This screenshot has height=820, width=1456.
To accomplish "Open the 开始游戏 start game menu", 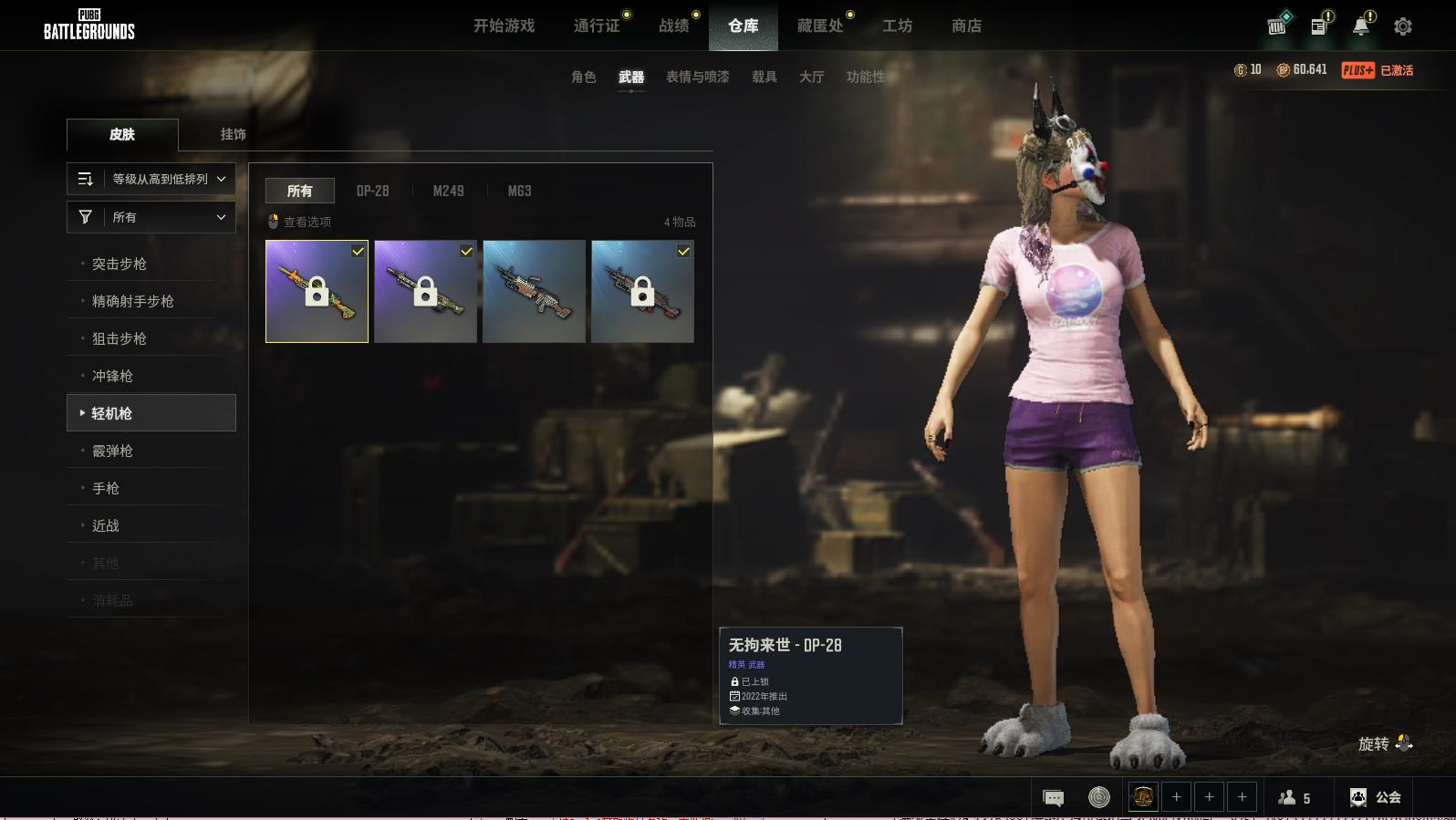I will (504, 26).
